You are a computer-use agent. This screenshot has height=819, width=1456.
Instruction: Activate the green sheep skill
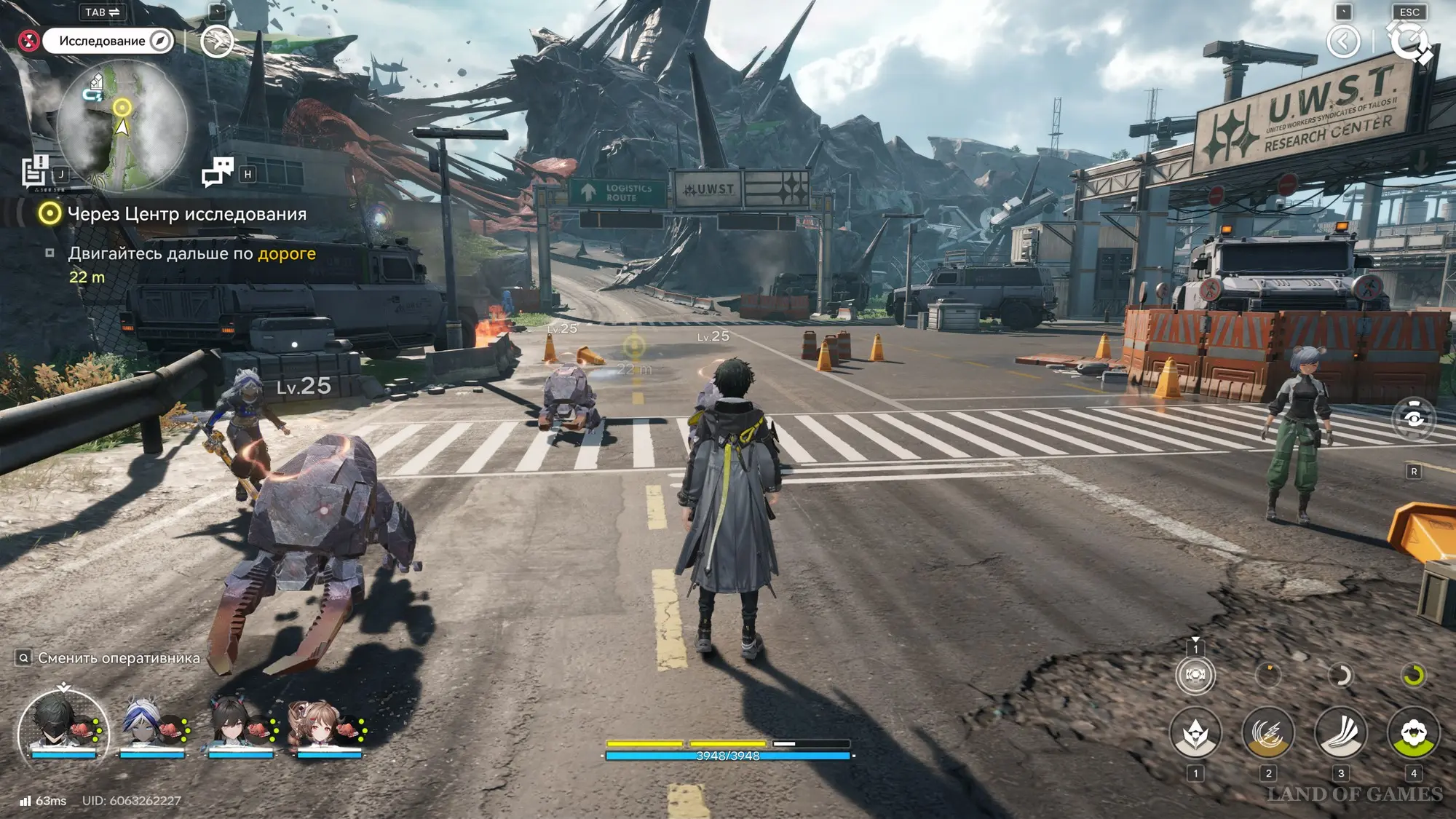coord(1413,734)
